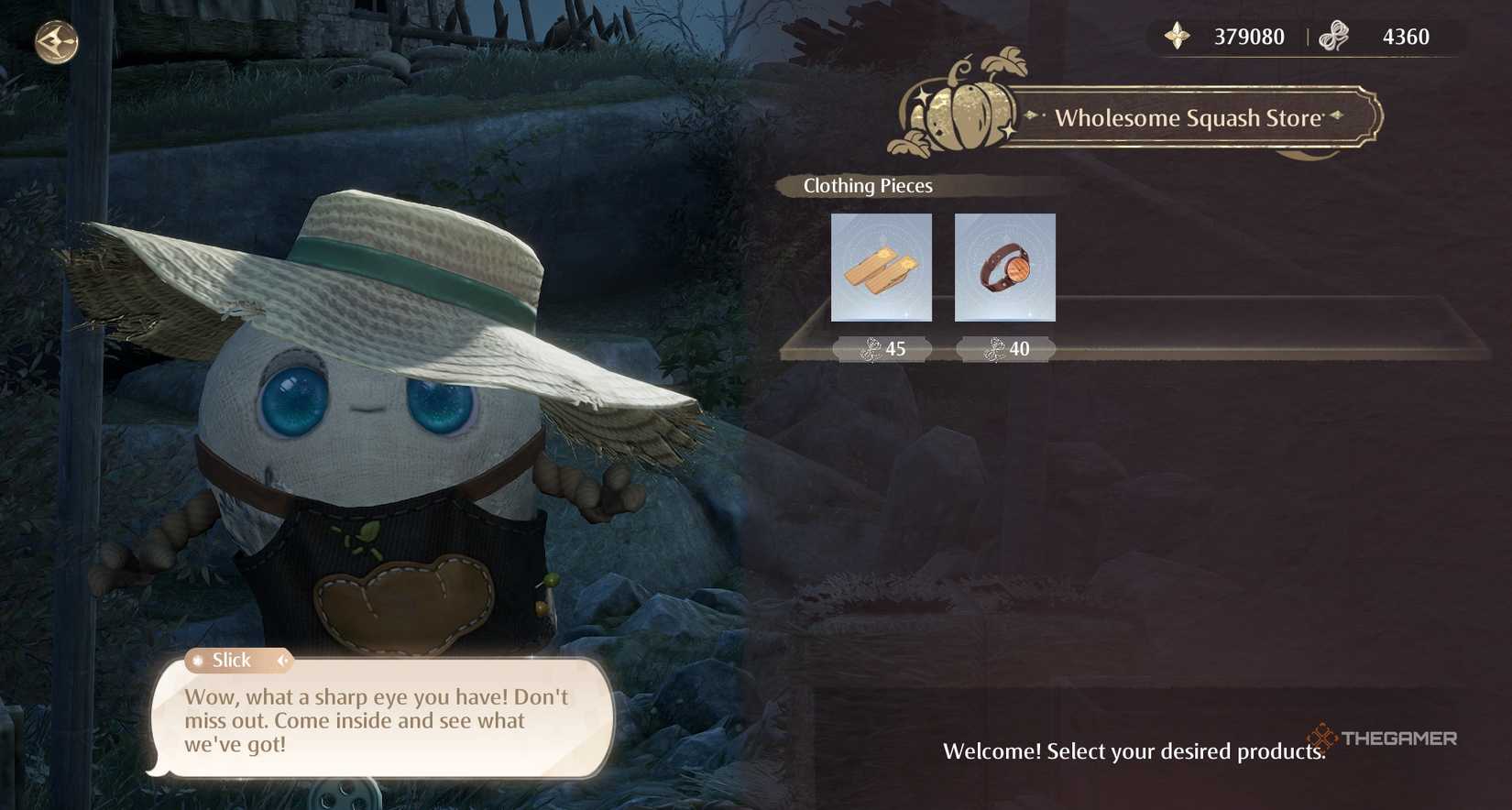
Task: Click the thread icon on the 45 price tag
Action: click(x=870, y=349)
